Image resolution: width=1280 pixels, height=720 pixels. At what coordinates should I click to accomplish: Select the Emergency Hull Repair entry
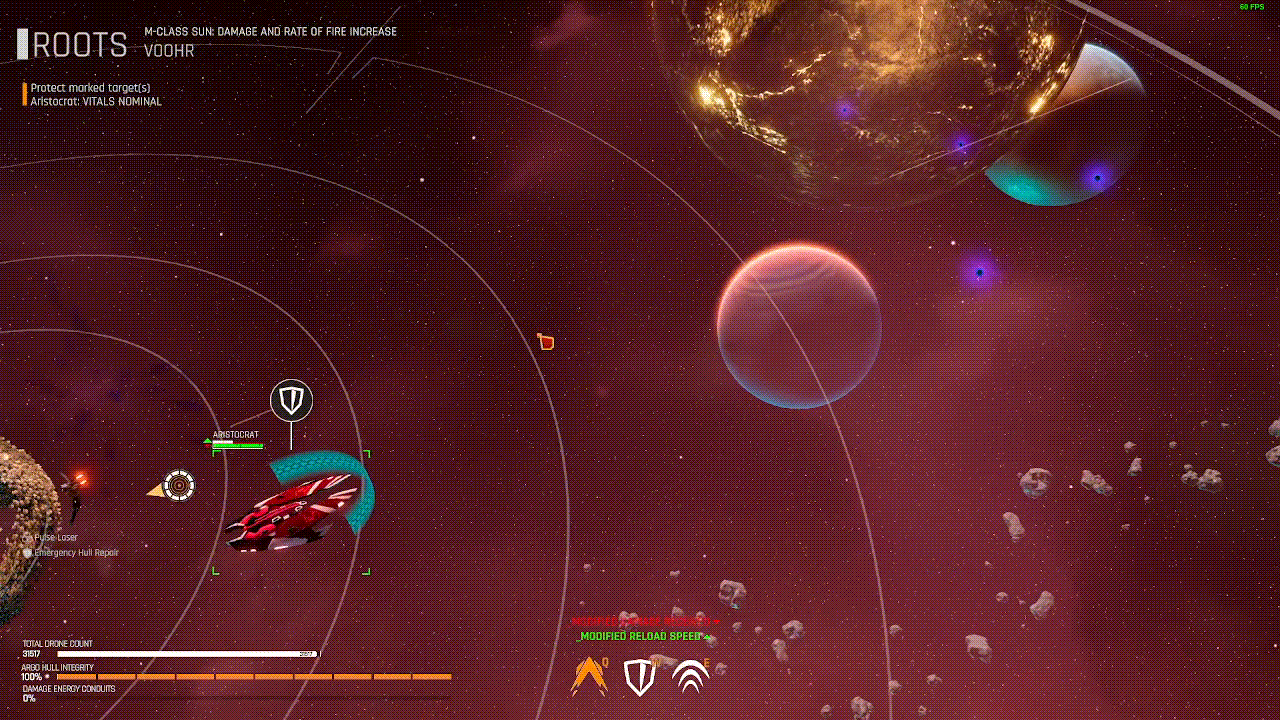(x=76, y=552)
